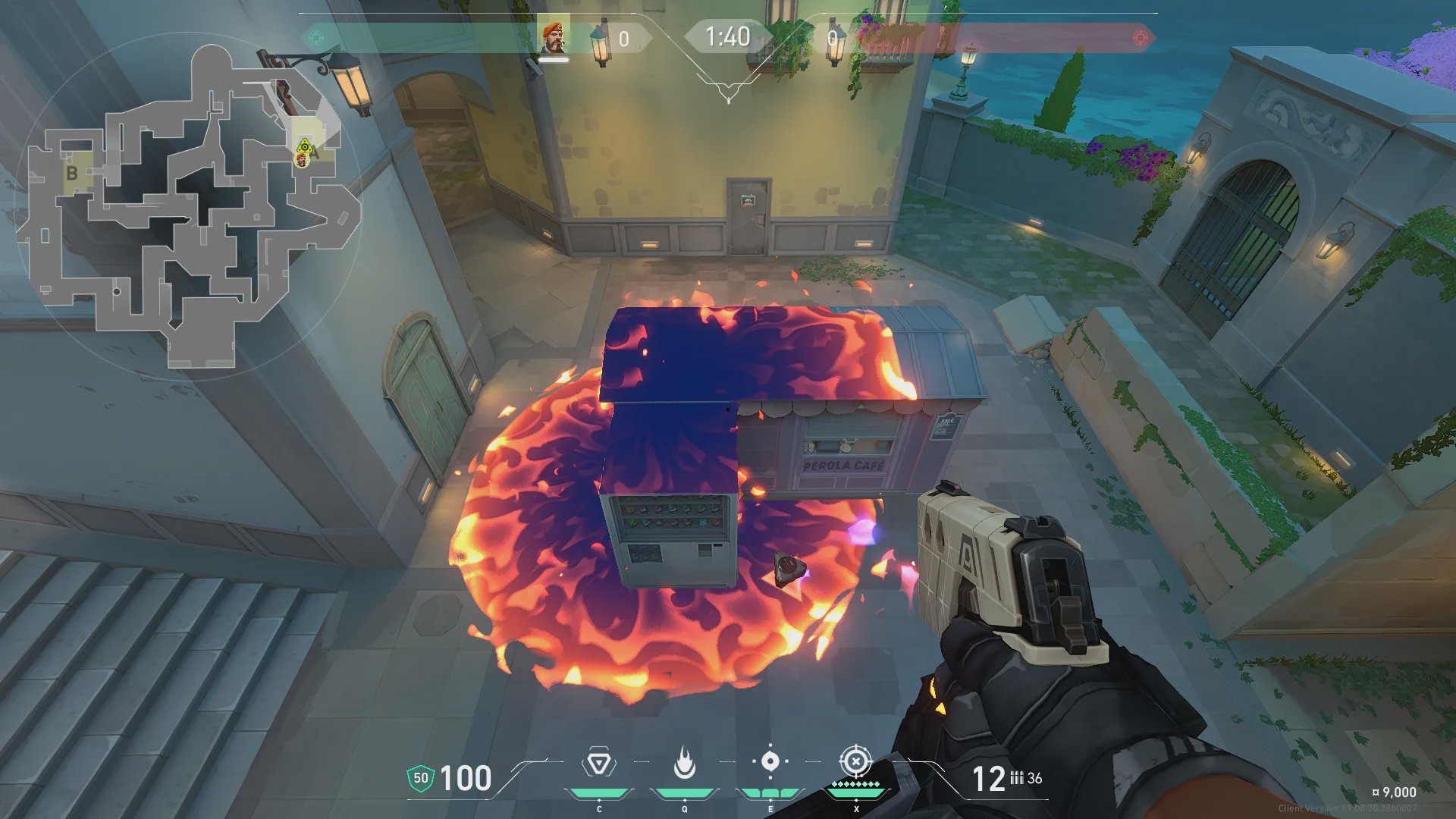Select the B site marker on the minimap
The image size is (1456, 819).
72,173
